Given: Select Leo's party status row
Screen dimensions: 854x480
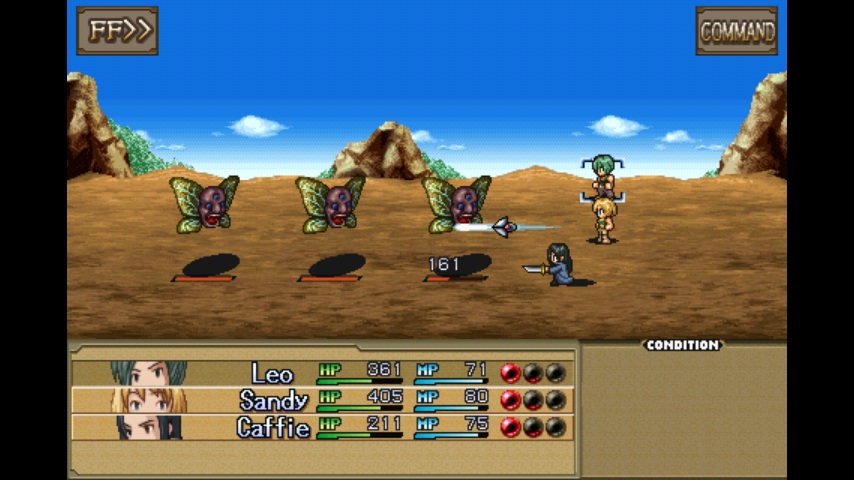Looking at the screenshot, I should point(322,373).
